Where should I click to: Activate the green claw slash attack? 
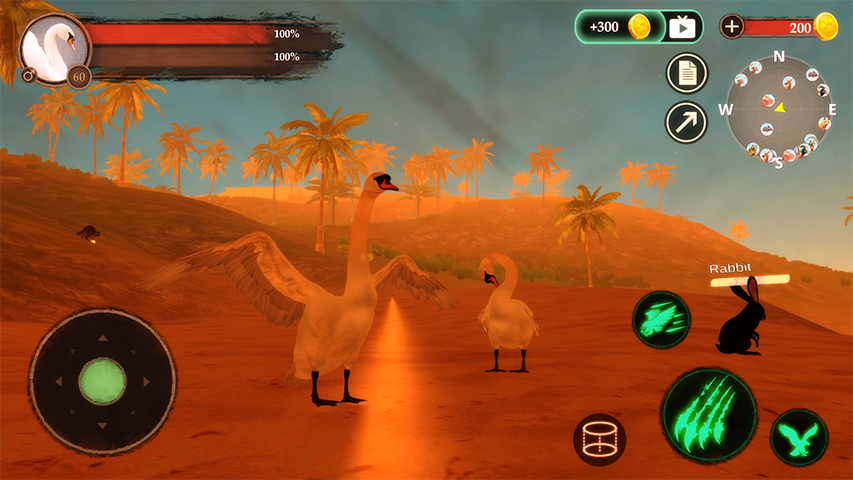pyautogui.click(x=708, y=414)
